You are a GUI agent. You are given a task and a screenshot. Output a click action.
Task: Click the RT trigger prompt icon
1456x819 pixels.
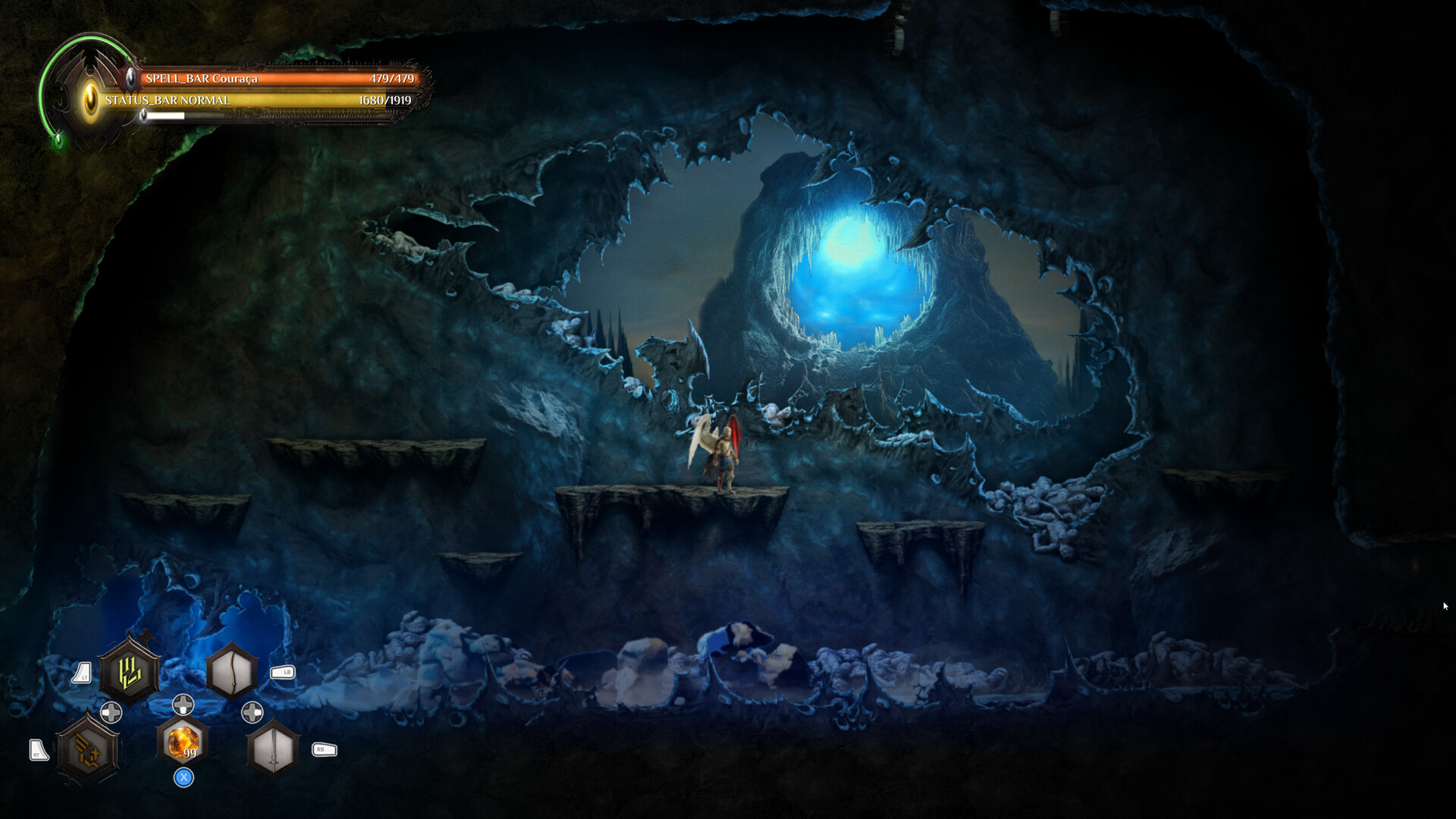click(39, 749)
